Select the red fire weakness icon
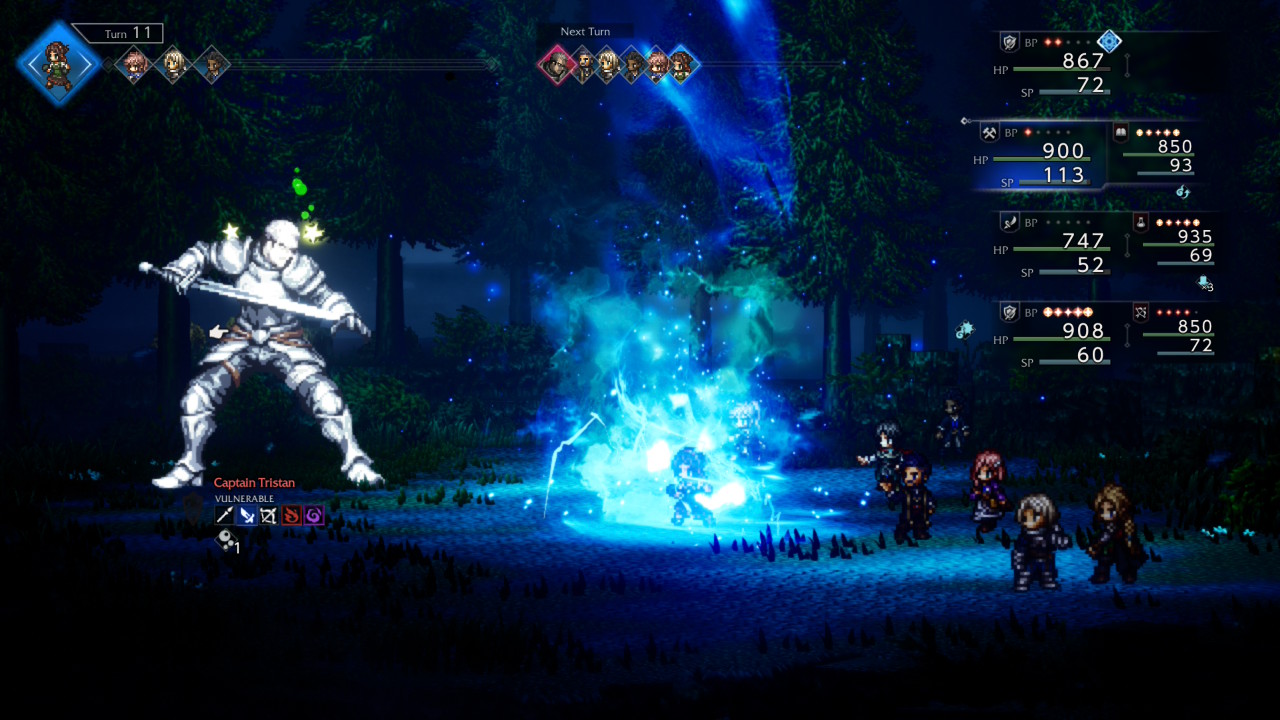 291,516
